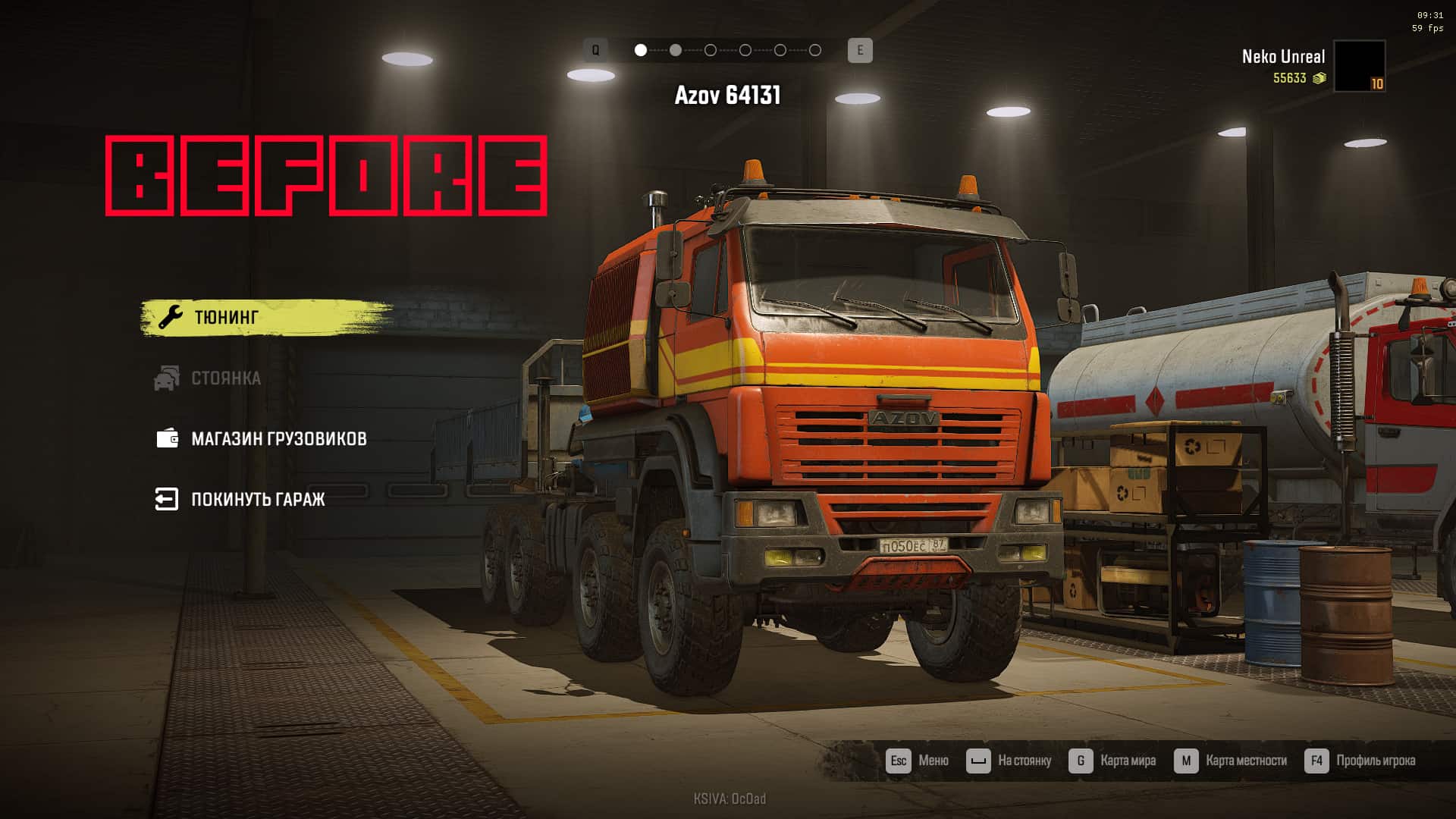Select the highlighted first truck page dot
The image size is (1456, 819).
pos(641,50)
